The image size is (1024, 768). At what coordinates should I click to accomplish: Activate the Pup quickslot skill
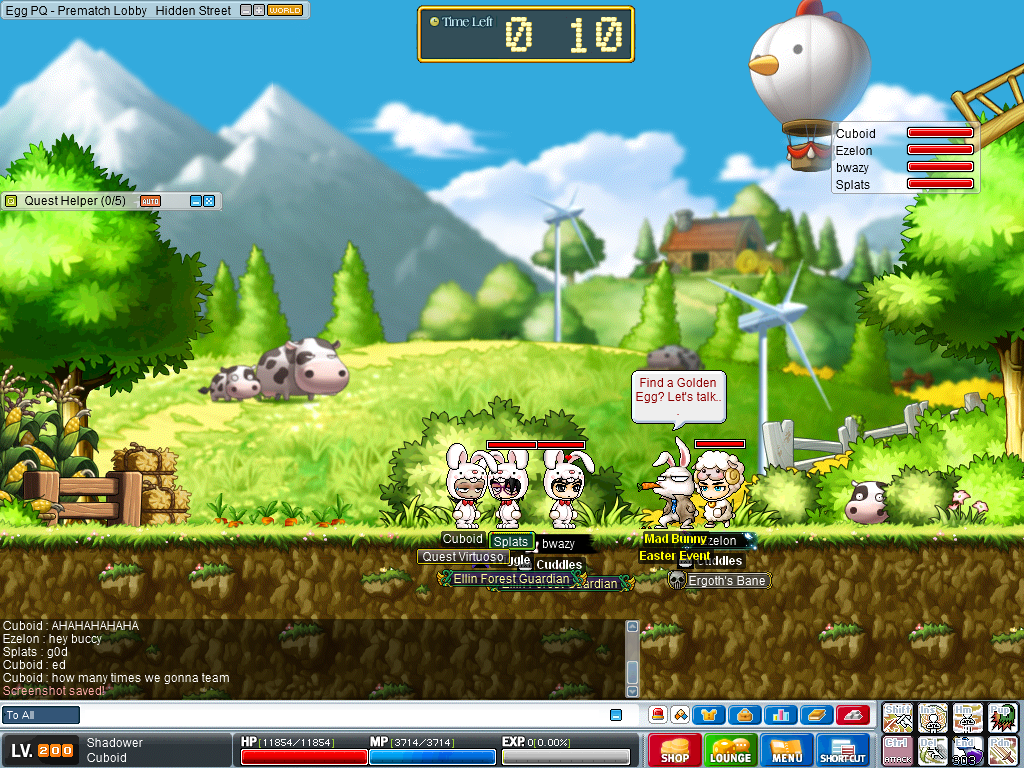coord(1001,716)
